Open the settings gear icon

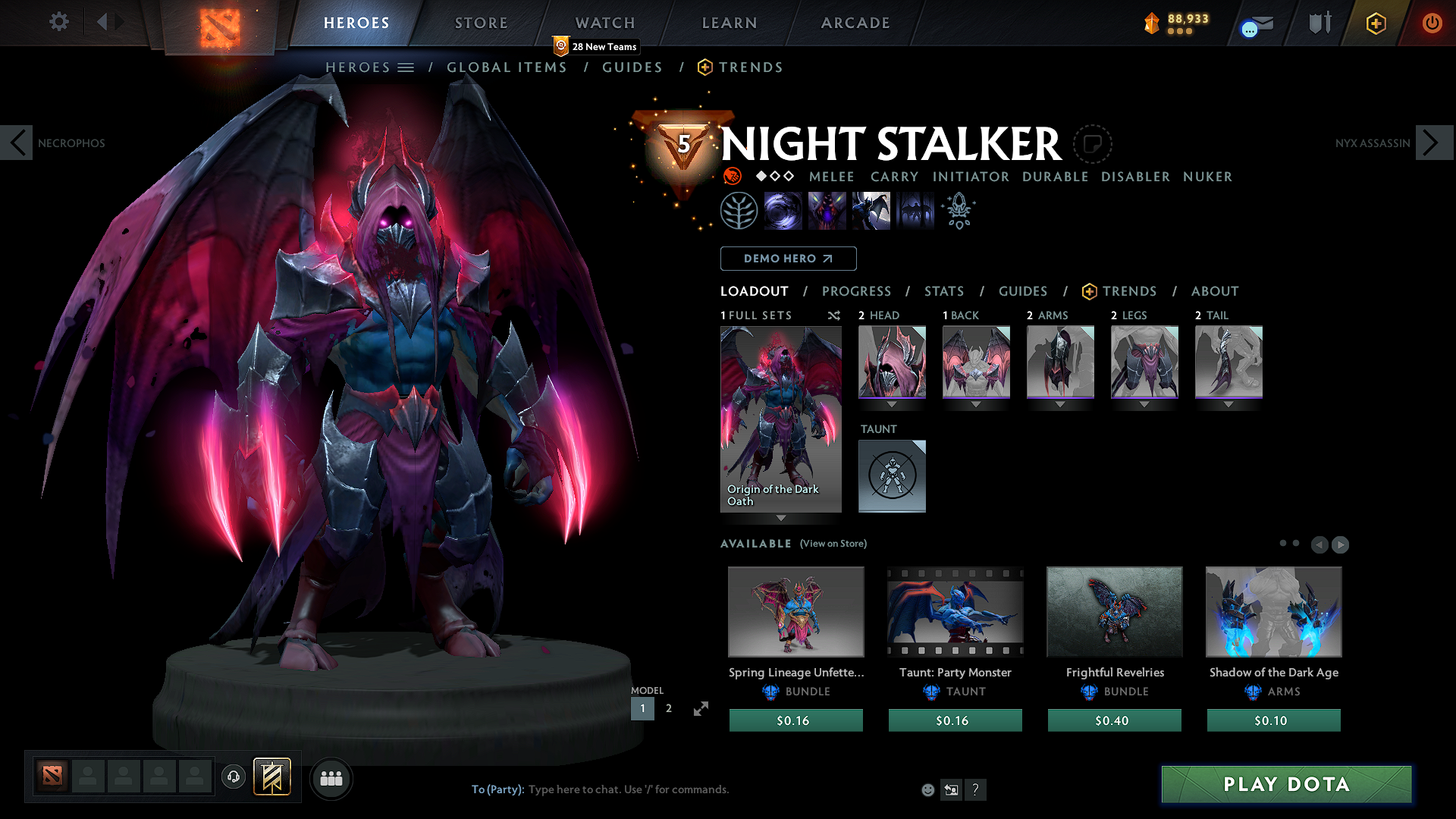[x=59, y=22]
